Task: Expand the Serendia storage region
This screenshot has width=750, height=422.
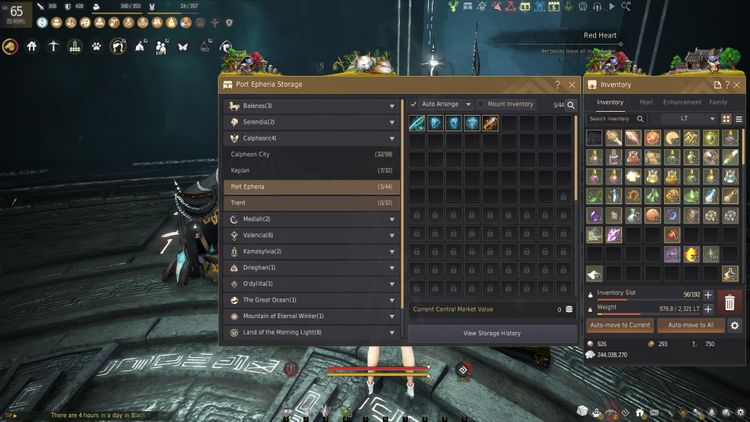Action: 311,122
